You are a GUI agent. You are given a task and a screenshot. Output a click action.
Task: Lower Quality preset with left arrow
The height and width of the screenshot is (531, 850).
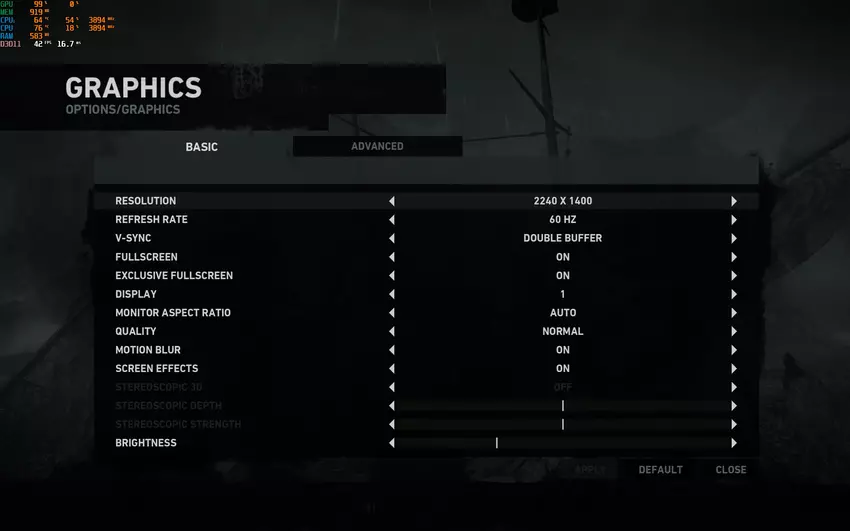point(392,332)
